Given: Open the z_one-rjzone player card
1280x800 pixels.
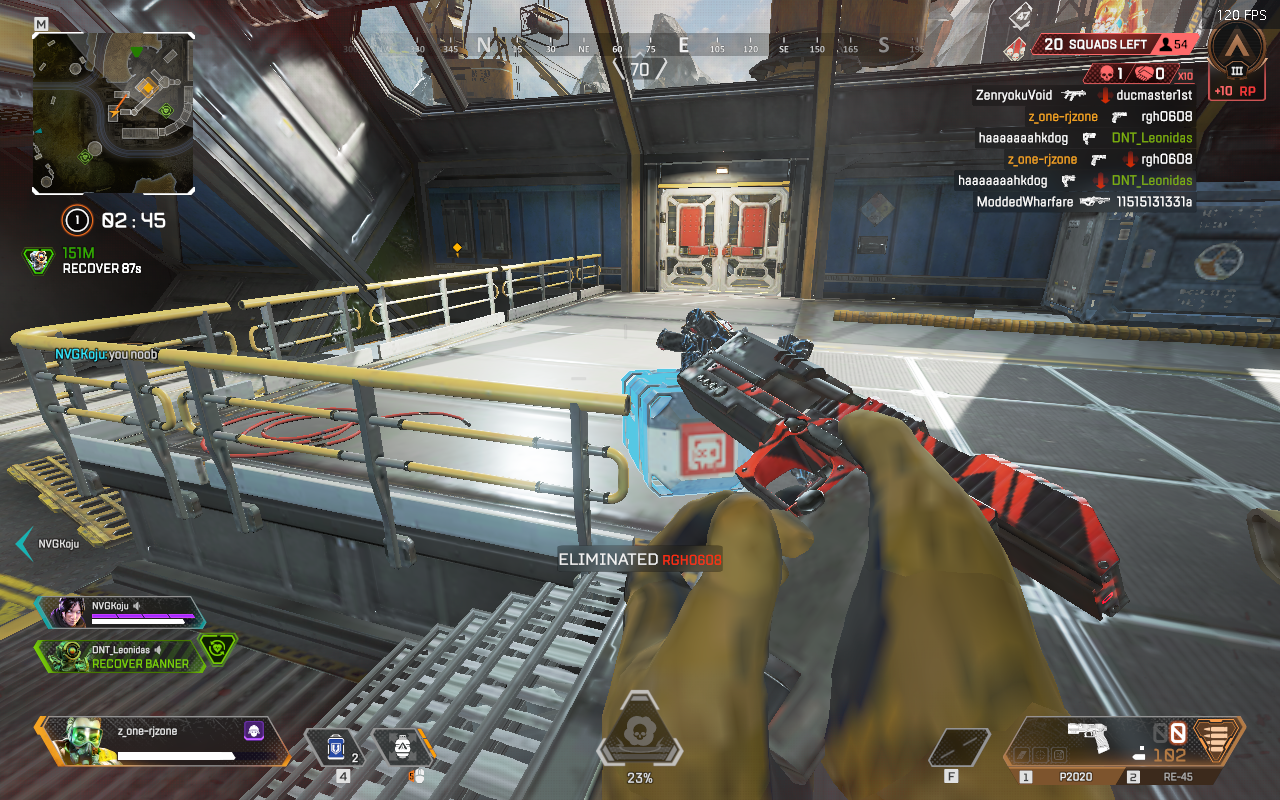Looking at the screenshot, I should tap(160, 741).
